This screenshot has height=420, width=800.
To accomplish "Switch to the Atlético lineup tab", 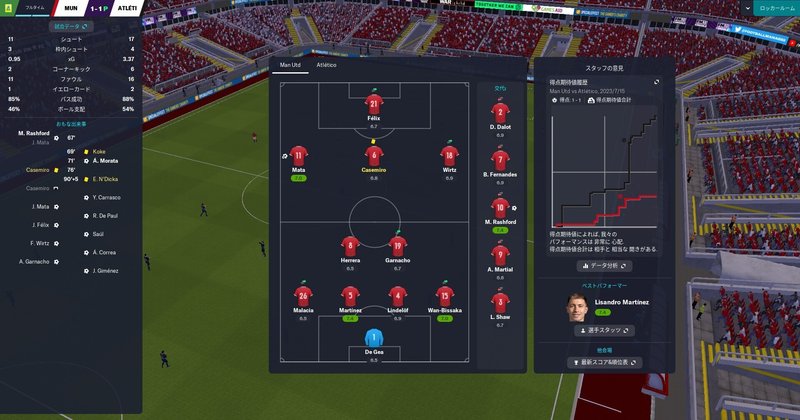I will [x=326, y=65].
